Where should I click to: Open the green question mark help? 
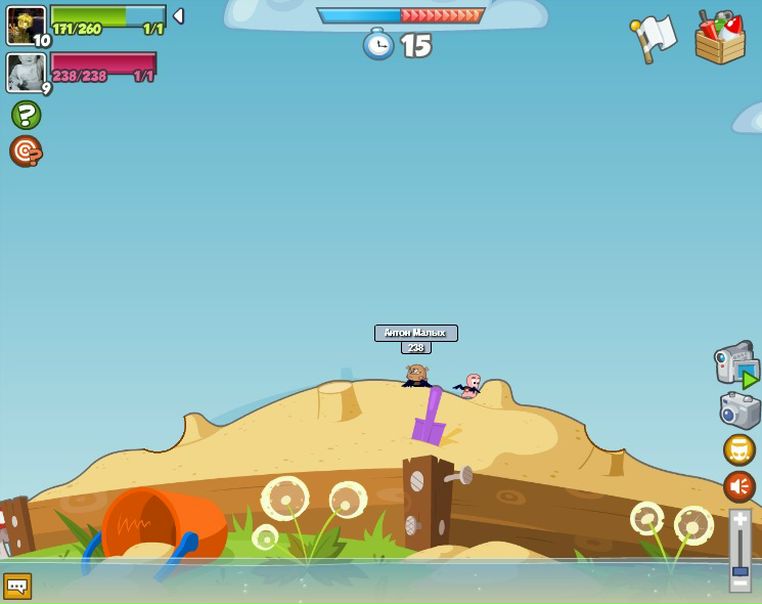(26, 115)
